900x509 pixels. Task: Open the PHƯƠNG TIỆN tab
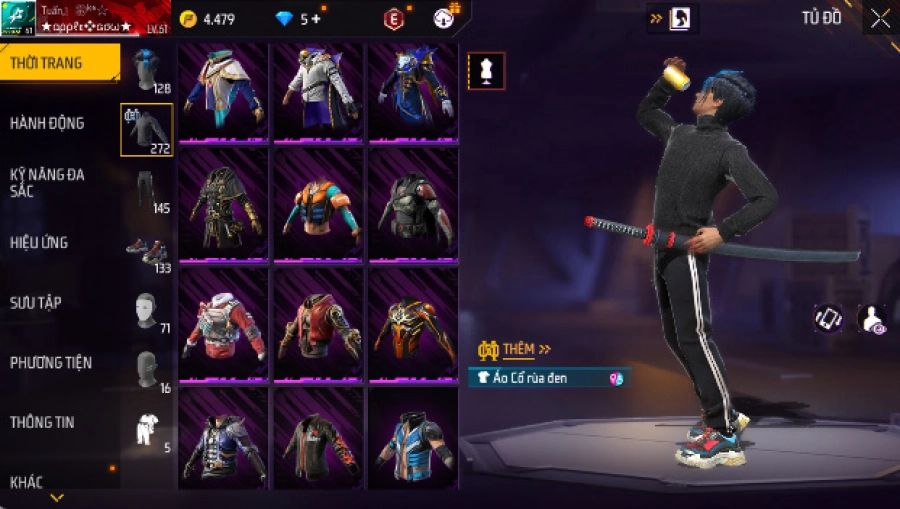[x=49, y=362]
